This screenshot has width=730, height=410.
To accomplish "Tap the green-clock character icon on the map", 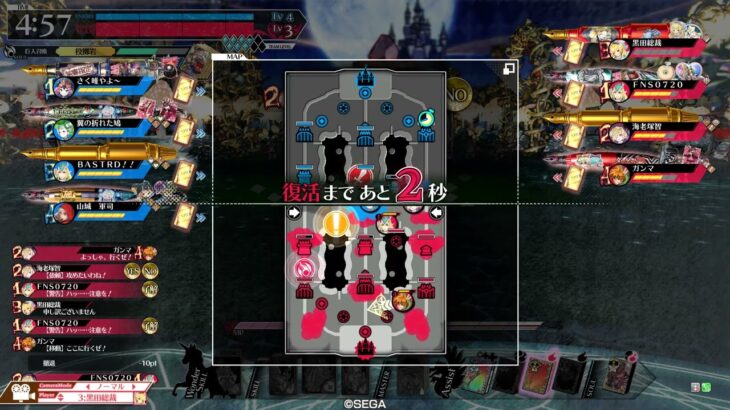I will pyautogui.click(x=427, y=118).
